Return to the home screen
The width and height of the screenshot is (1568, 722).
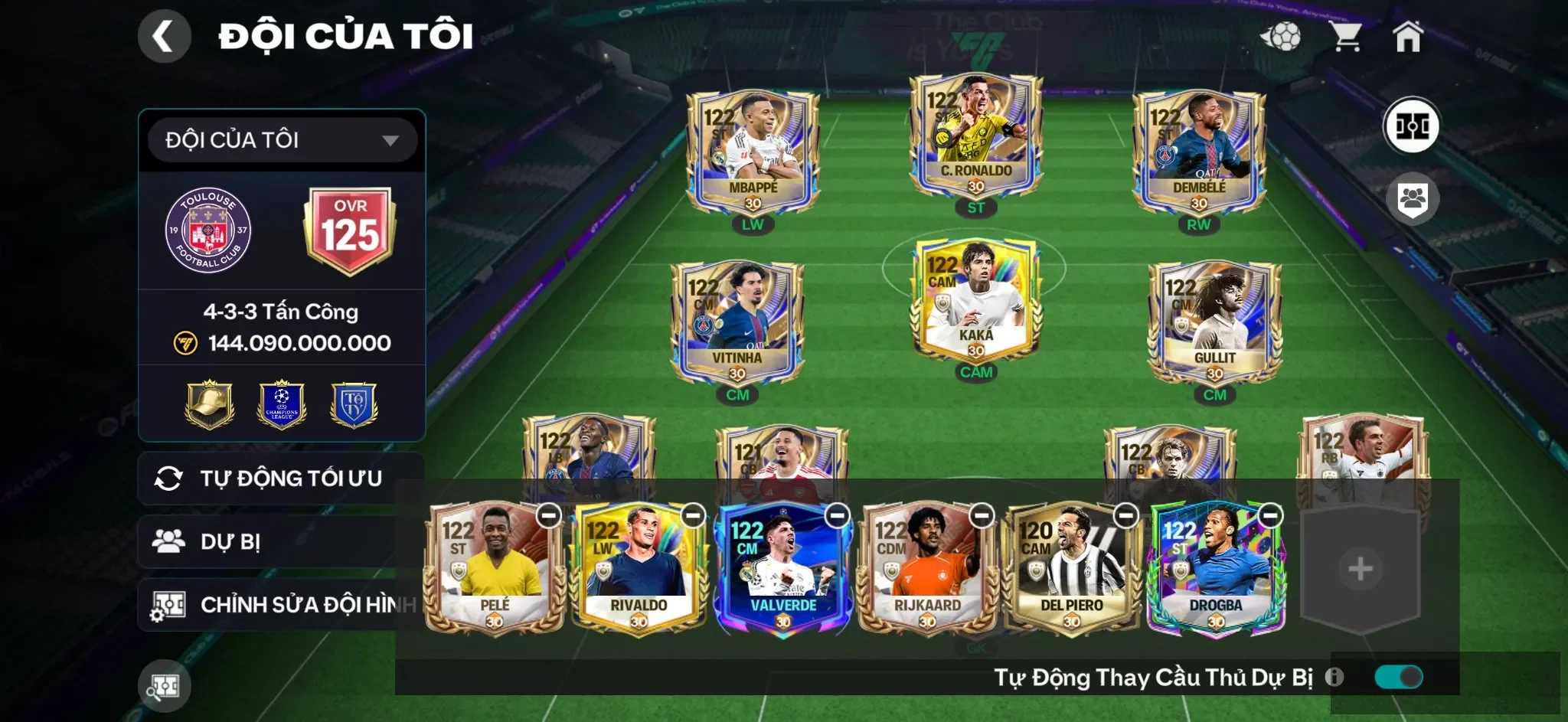[1407, 36]
